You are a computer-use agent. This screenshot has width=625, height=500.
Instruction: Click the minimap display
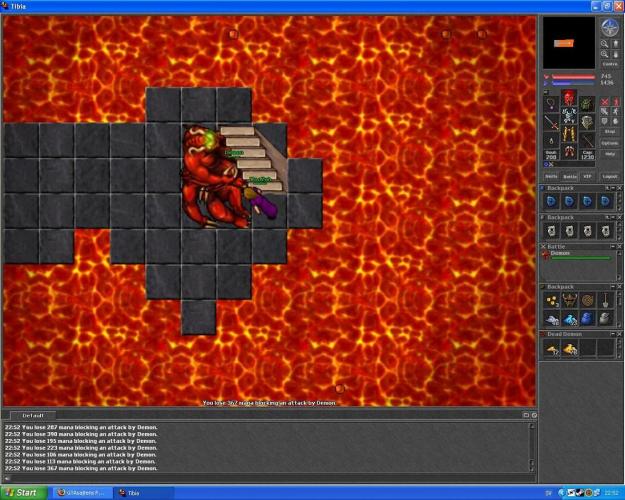coord(570,42)
